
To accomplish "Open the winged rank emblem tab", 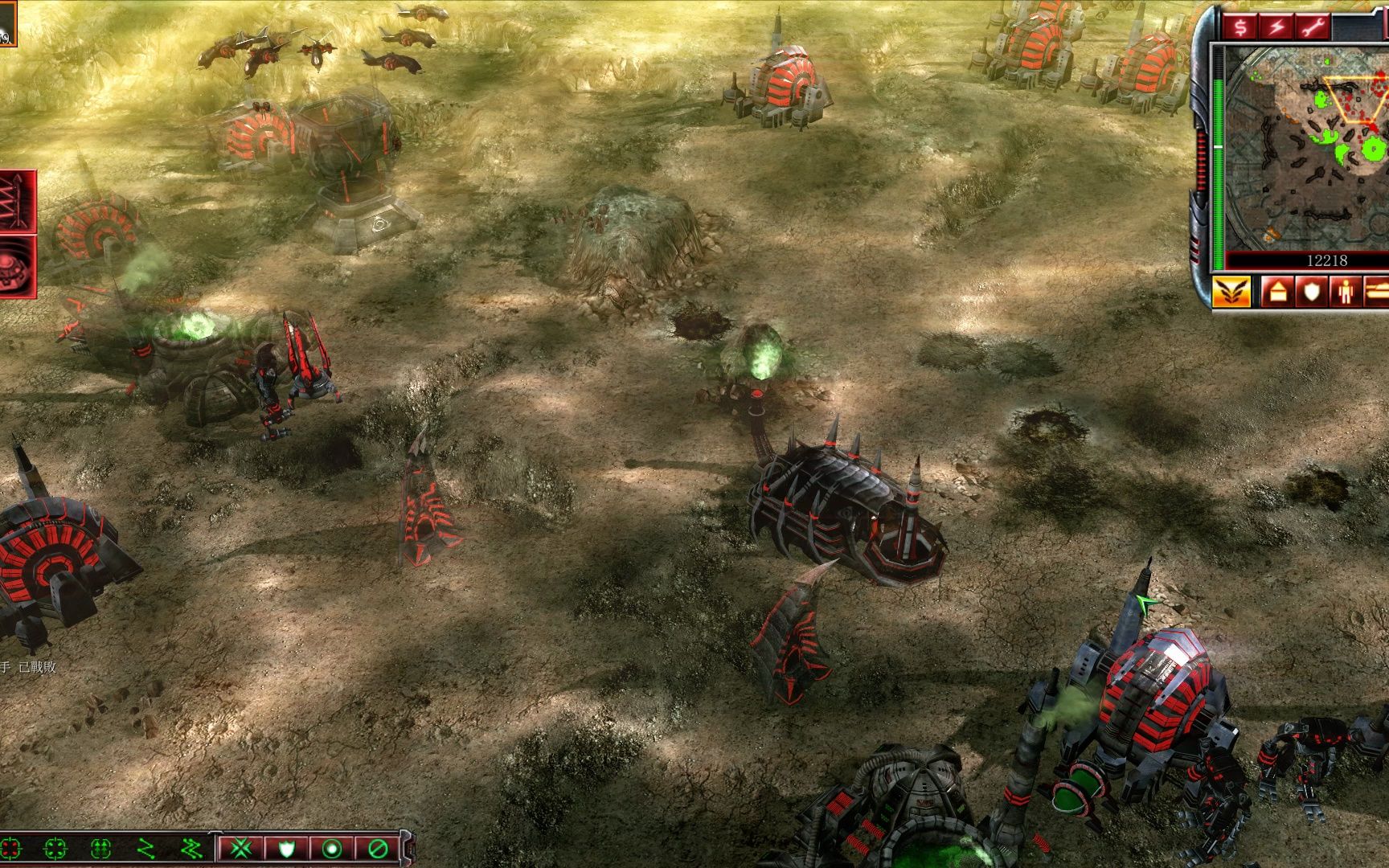I will click(1232, 291).
